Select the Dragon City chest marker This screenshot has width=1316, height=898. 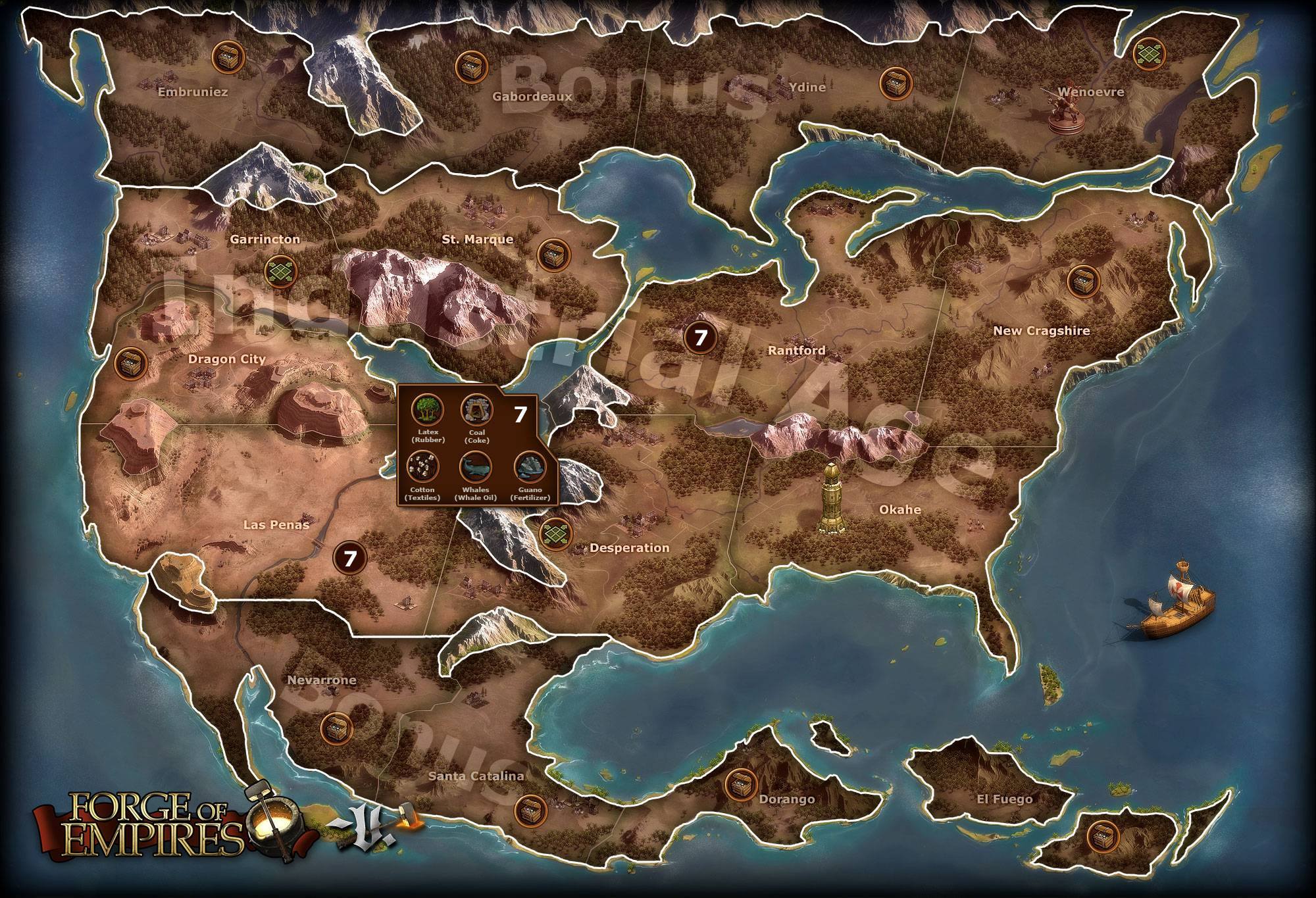tap(130, 362)
